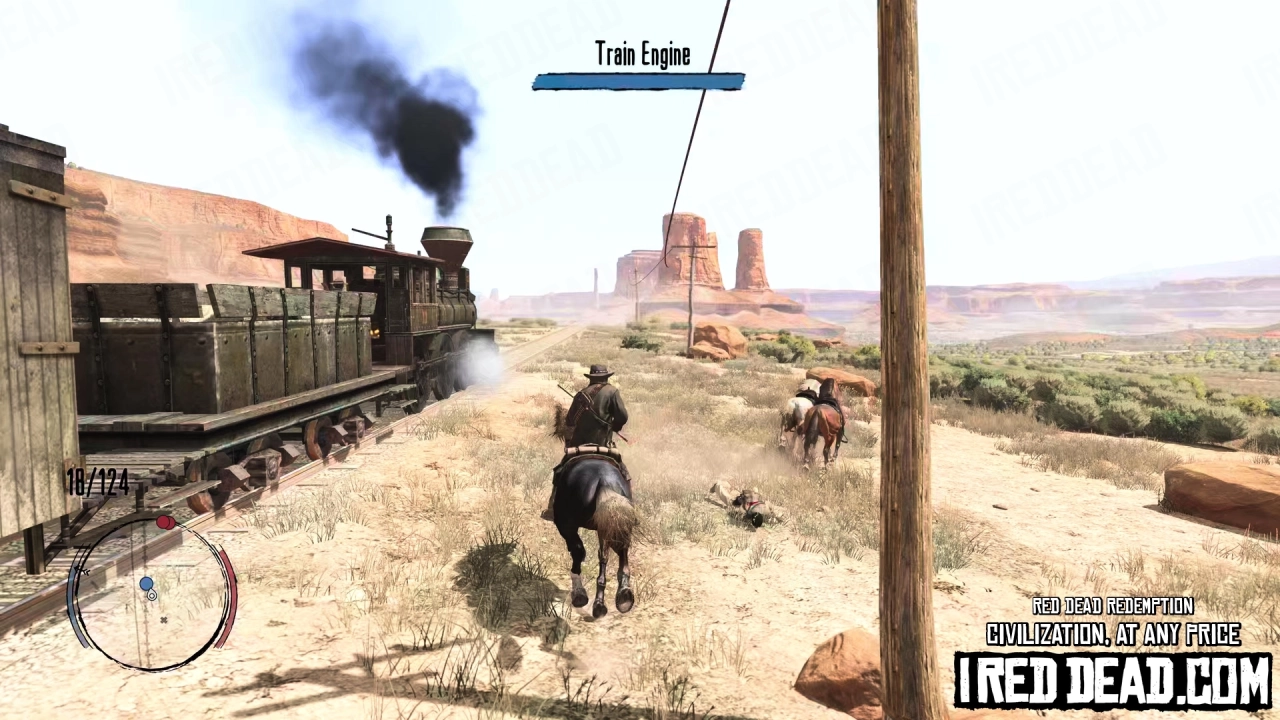Click the X destination marker on the minimap

pyautogui.click(x=163, y=620)
